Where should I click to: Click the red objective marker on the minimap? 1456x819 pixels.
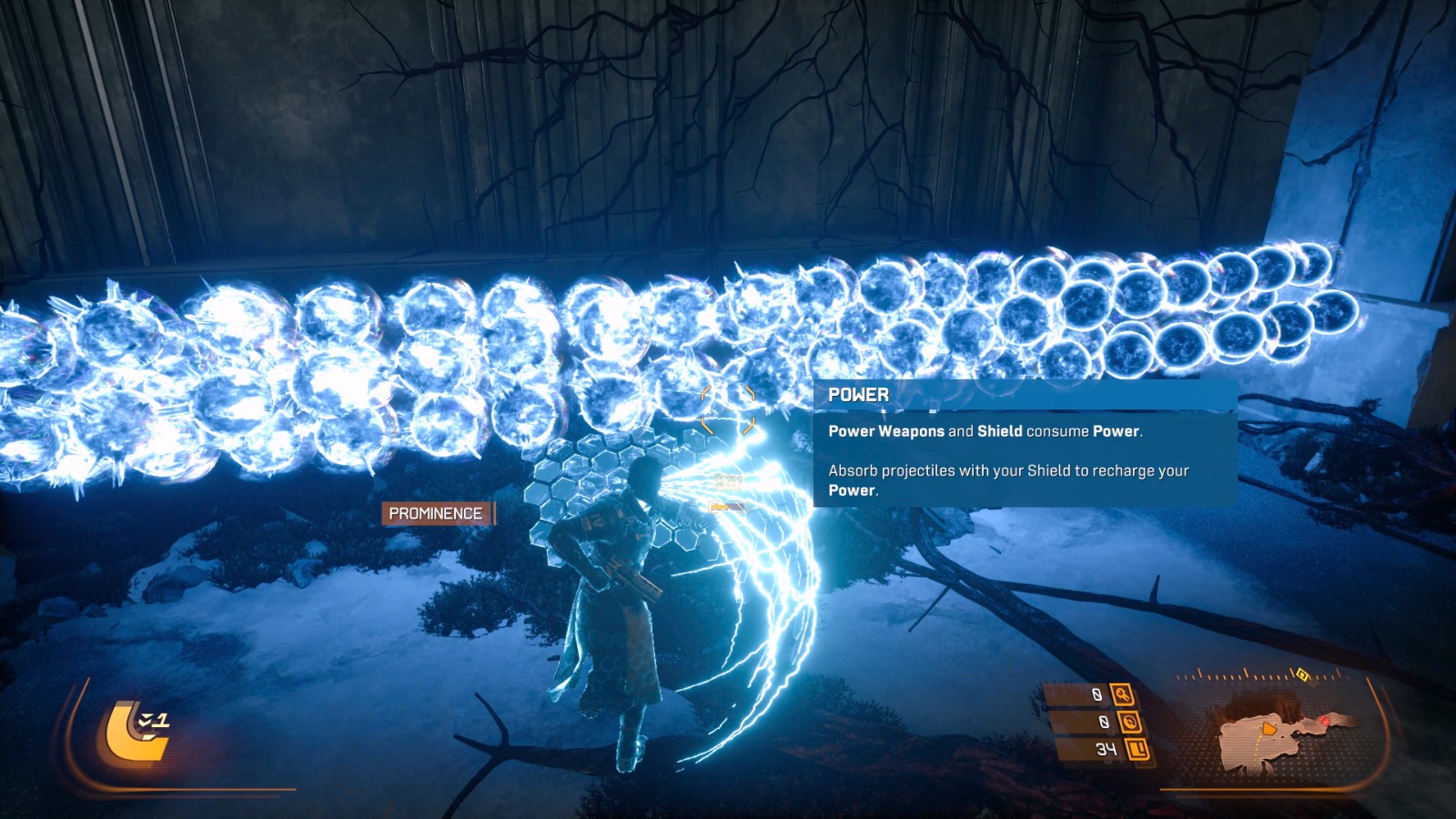tap(1325, 721)
